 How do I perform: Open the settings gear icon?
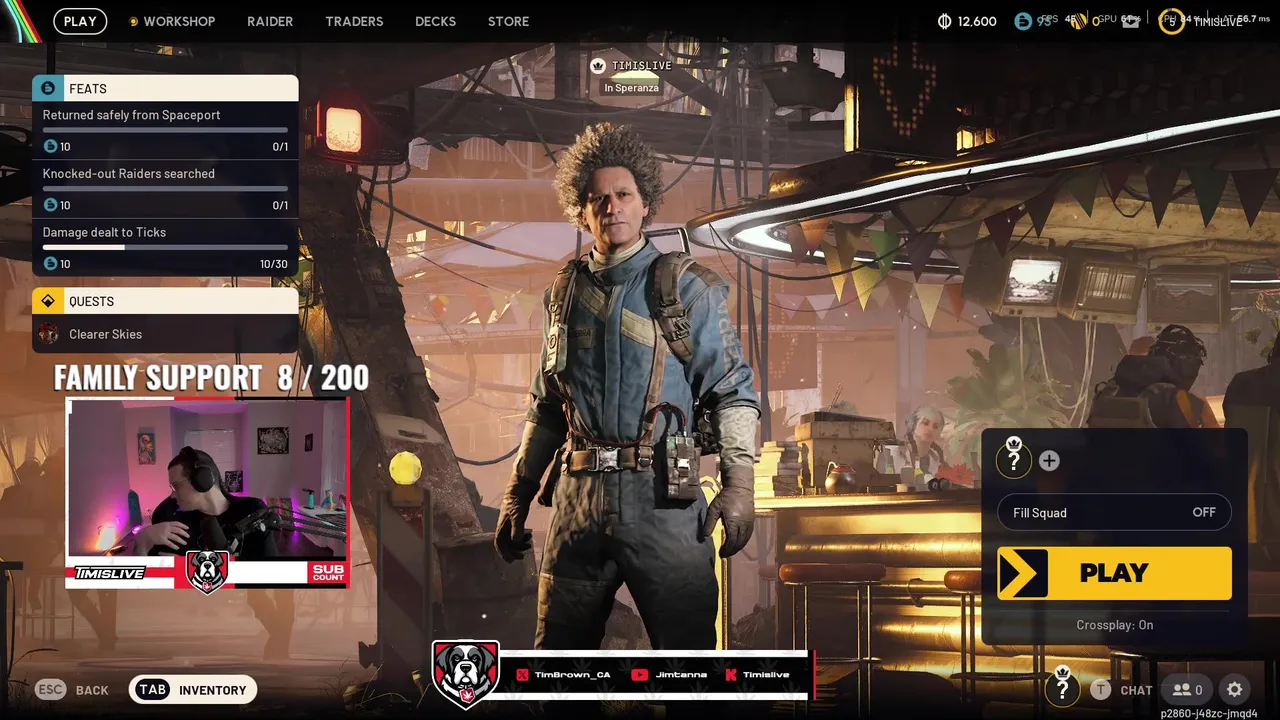[1235, 690]
